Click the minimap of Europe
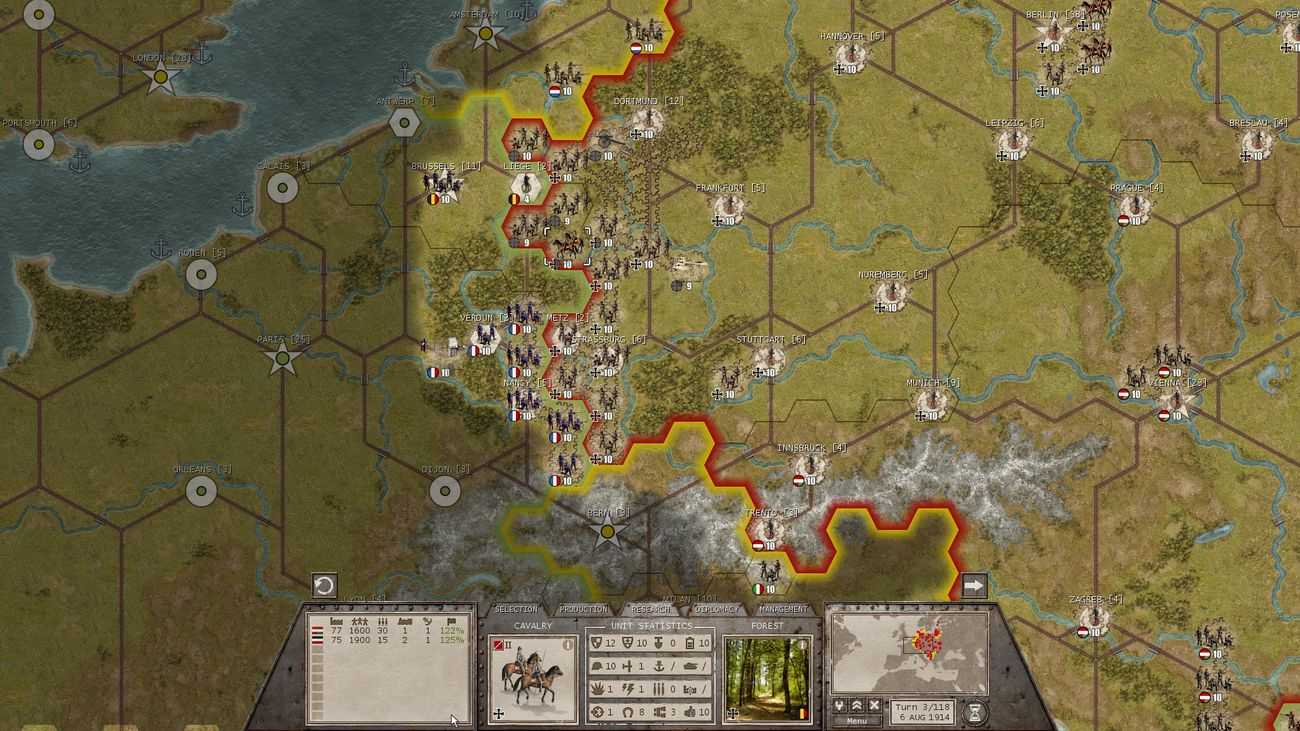1300x731 pixels. [x=908, y=653]
